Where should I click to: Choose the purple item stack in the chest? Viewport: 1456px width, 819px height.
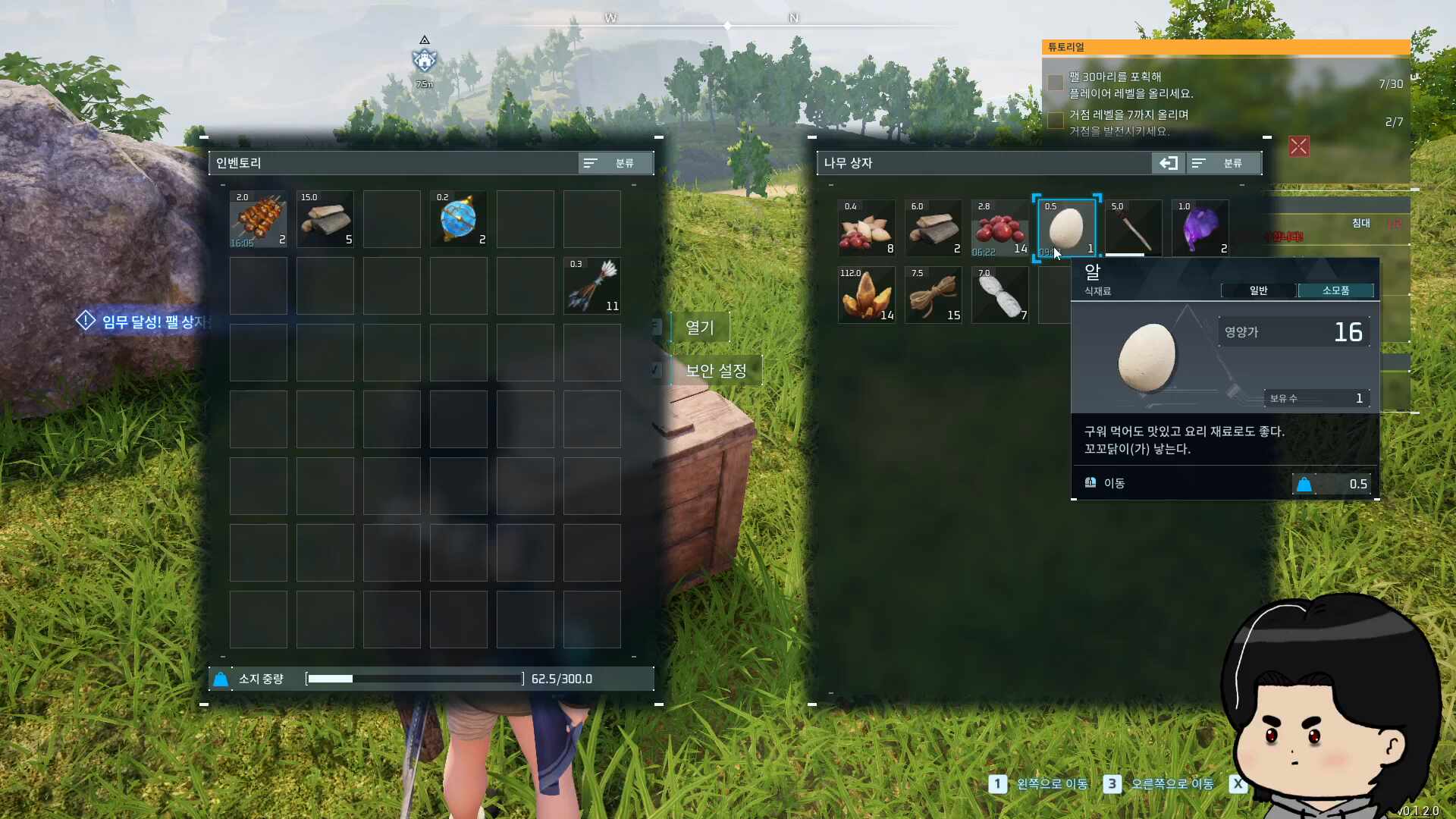tap(1200, 228)
